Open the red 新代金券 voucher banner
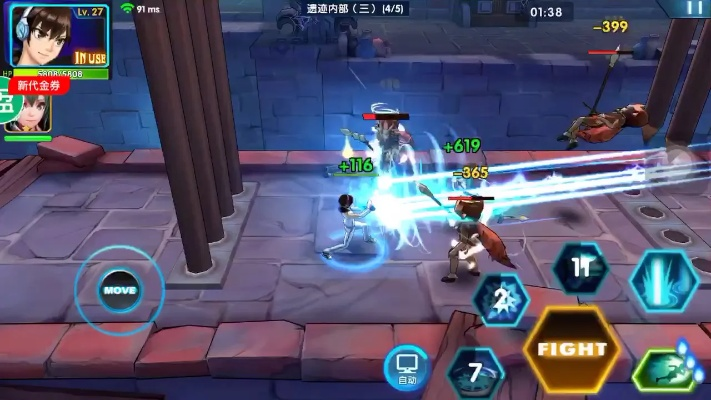The height and width of the screenshot is (400, 711). tap(40, 86)
